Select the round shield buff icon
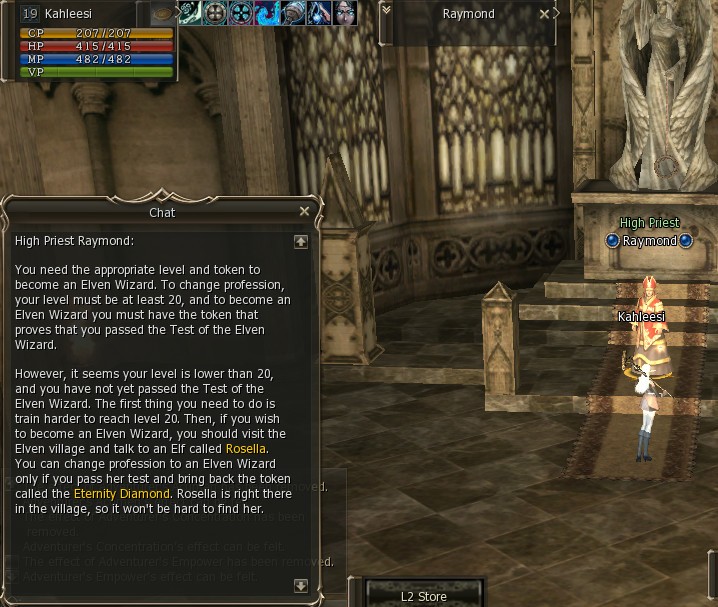This screenshot has height=607, width=718. pos(215,14)
